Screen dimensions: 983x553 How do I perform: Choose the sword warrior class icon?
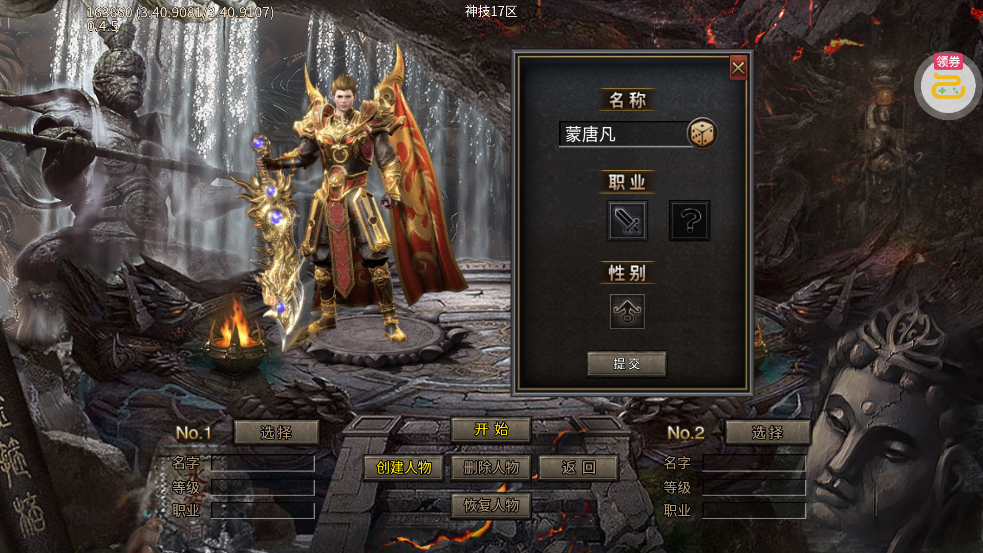tap(627, 220)
